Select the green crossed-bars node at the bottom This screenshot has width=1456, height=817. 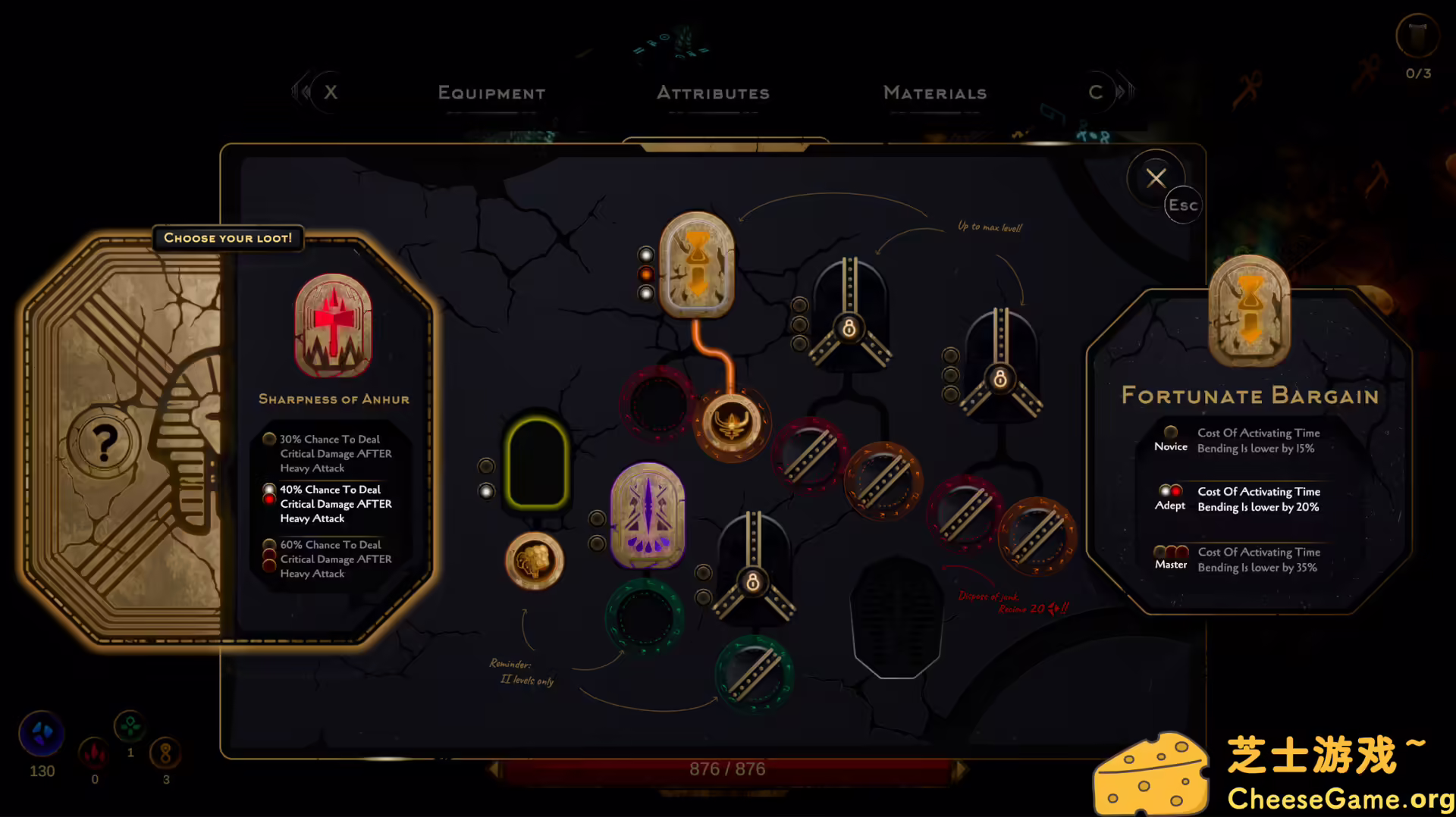[x=753, y=673]
